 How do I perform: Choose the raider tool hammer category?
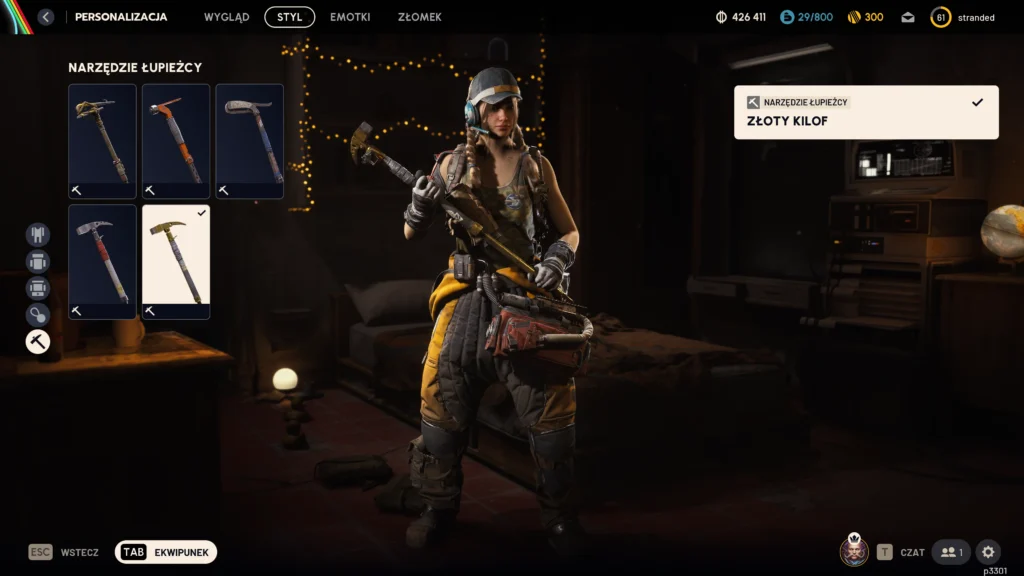tap(38, 342)
